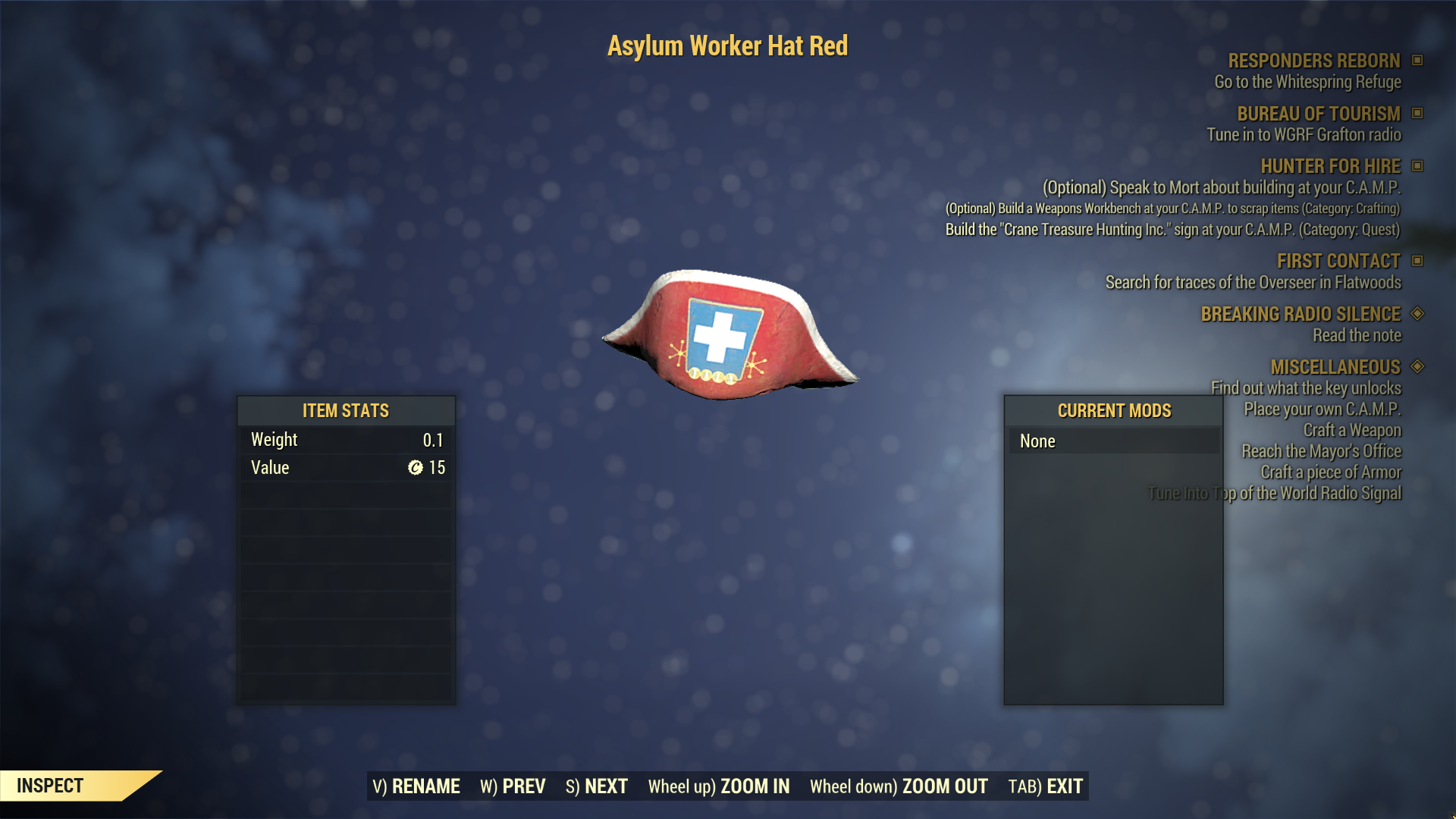Viewport: 1456px width, 819px height.
Task: Click the Miscellaneous diamond marker icon
Action: (1419, 367)
